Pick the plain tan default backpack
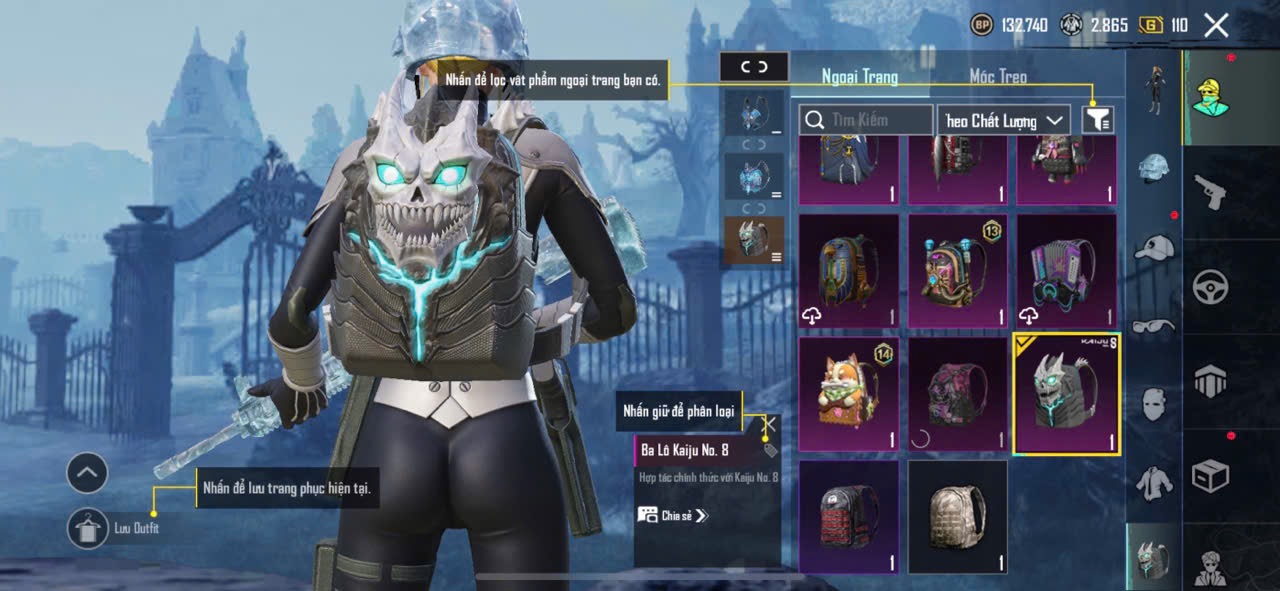 coord(957,517)
